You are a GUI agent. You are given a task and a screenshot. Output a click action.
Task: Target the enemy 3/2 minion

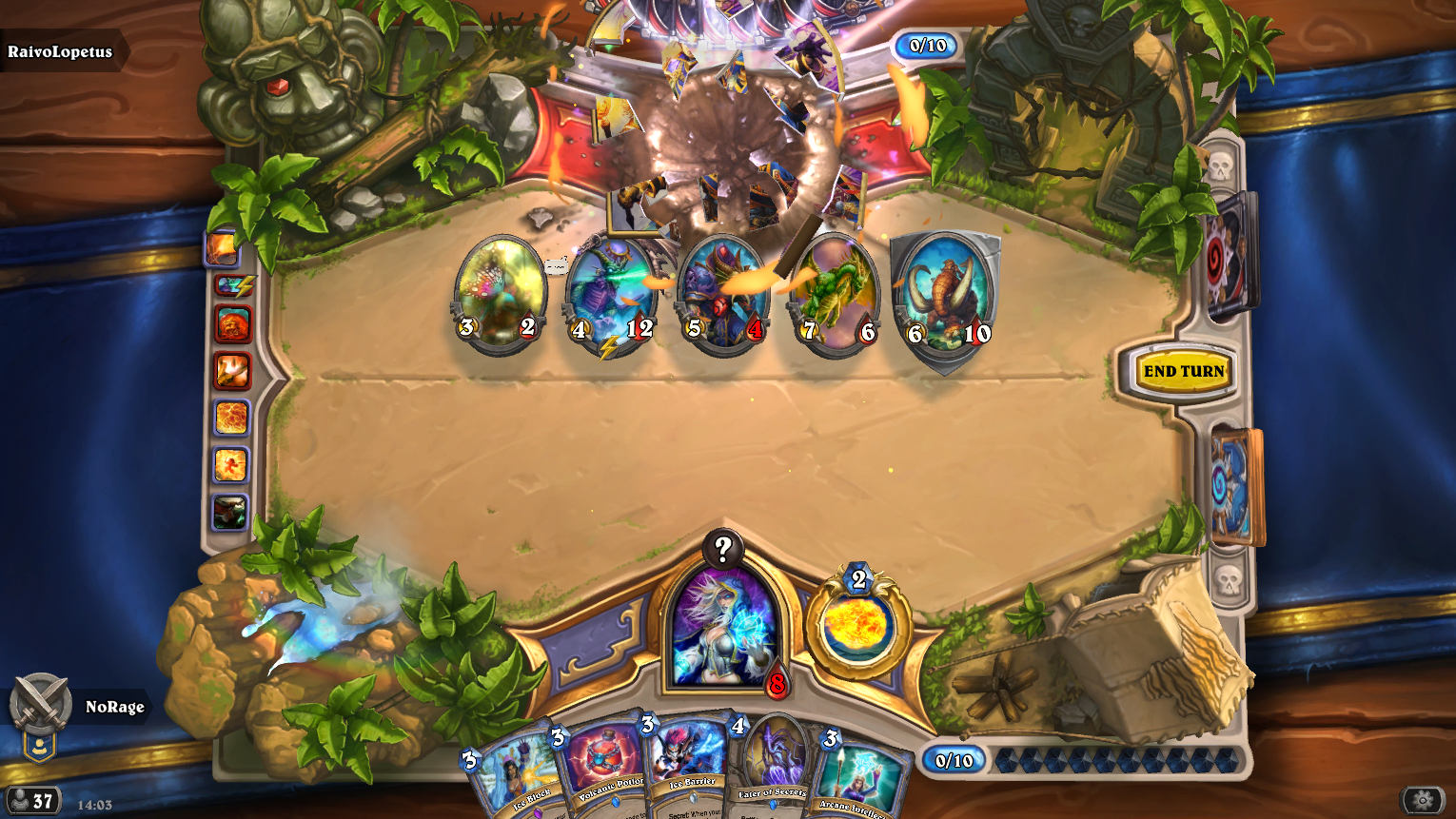[x=500, y=293]
